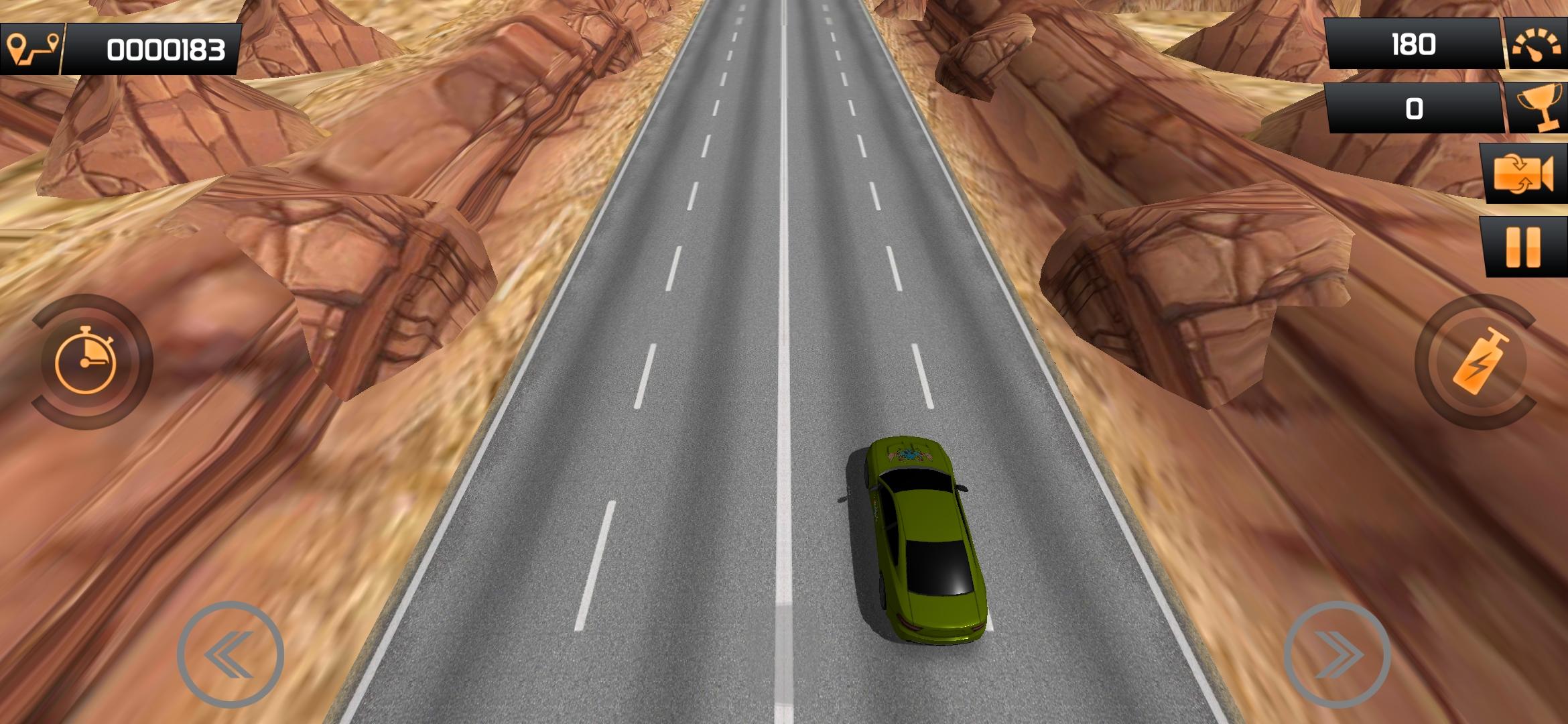Tap the route pin icon beside the distance
1568x724 pixels.
pyautogui.click(x=31, y=48)
